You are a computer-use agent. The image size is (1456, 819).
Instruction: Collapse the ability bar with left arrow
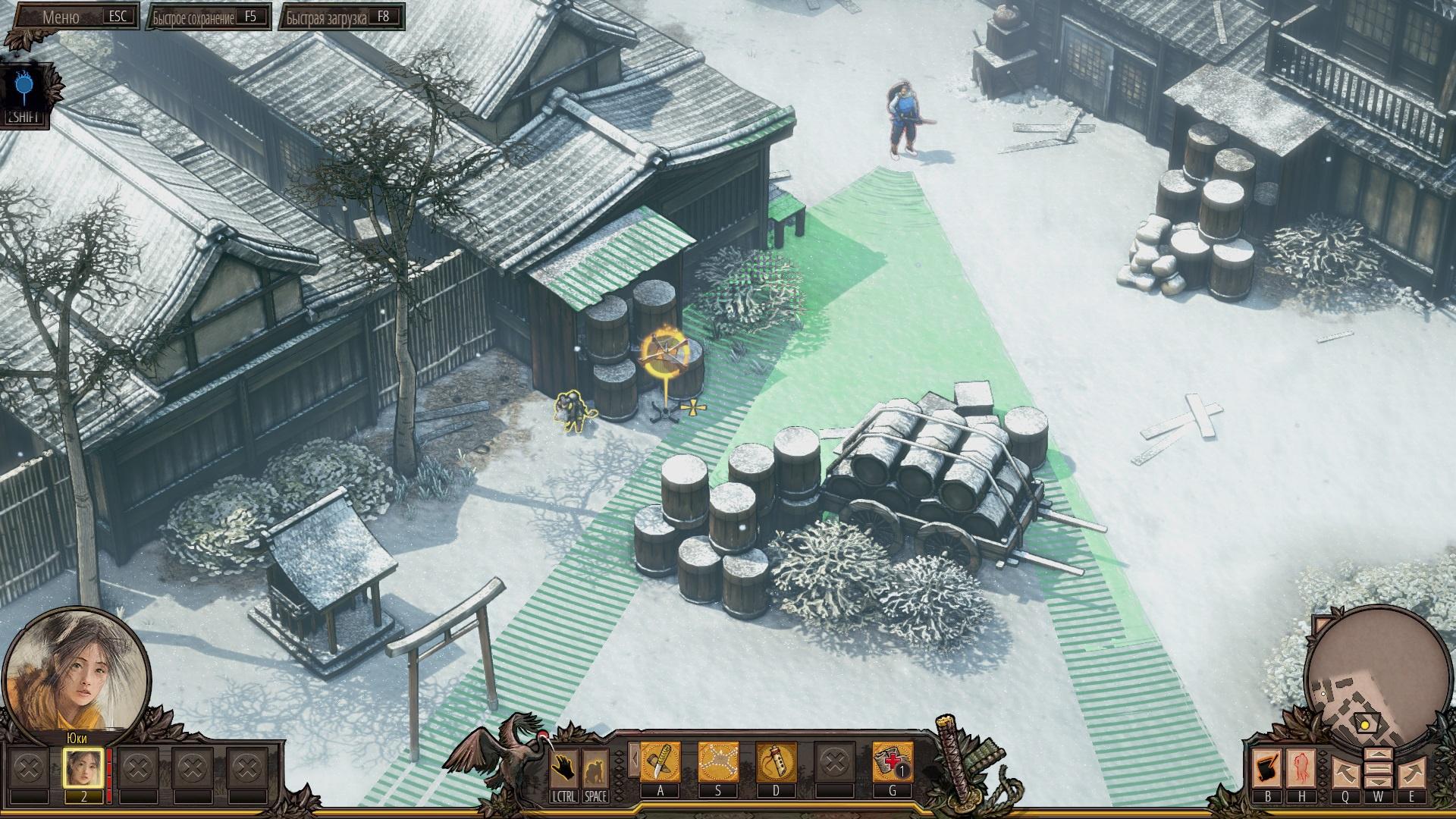click(632, 759)
